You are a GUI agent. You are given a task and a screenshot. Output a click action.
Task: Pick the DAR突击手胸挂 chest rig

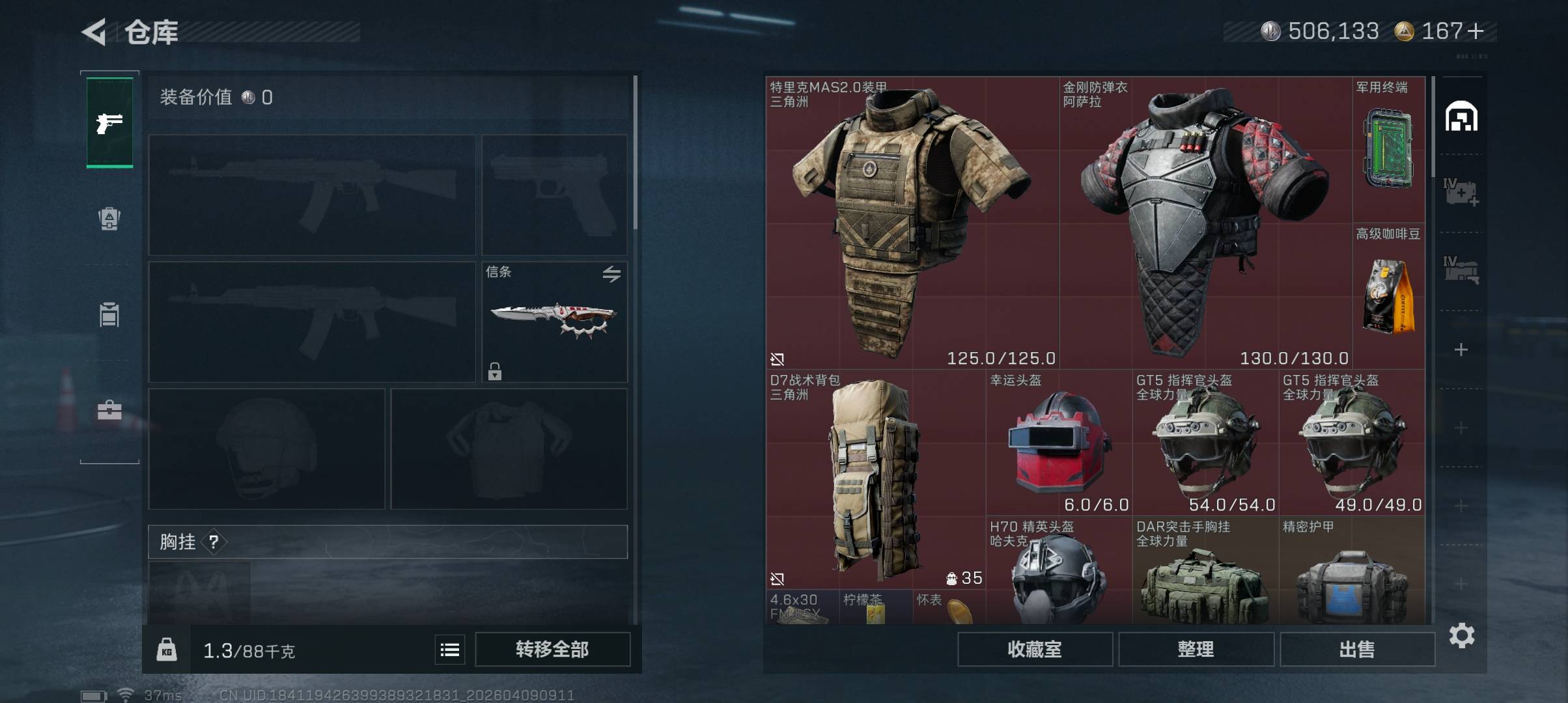point(1205,573)
